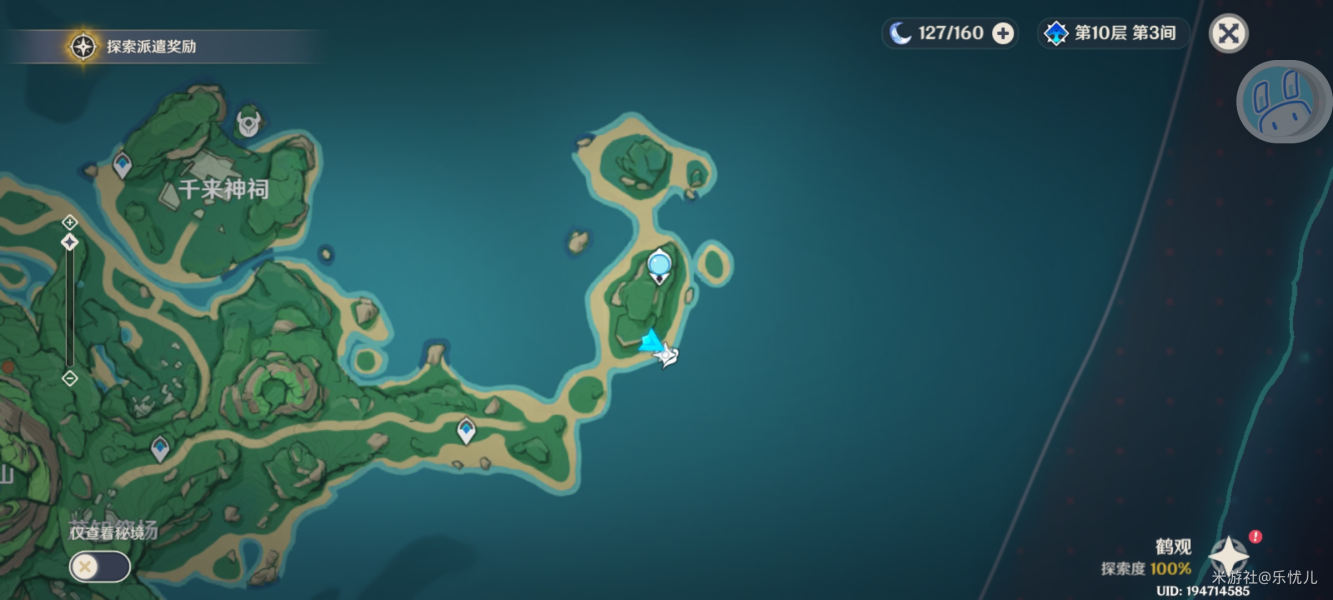Close the map with the X button

(x=1228, y=34)
